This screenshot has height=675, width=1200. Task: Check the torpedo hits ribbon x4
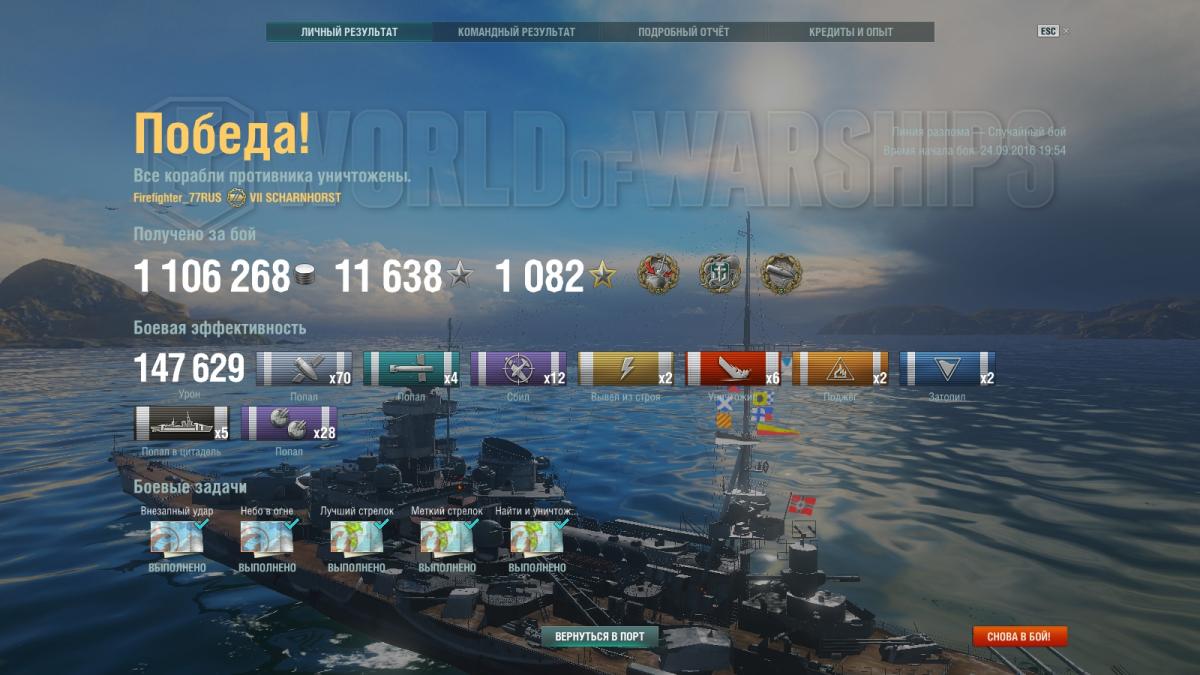point(411,369)
